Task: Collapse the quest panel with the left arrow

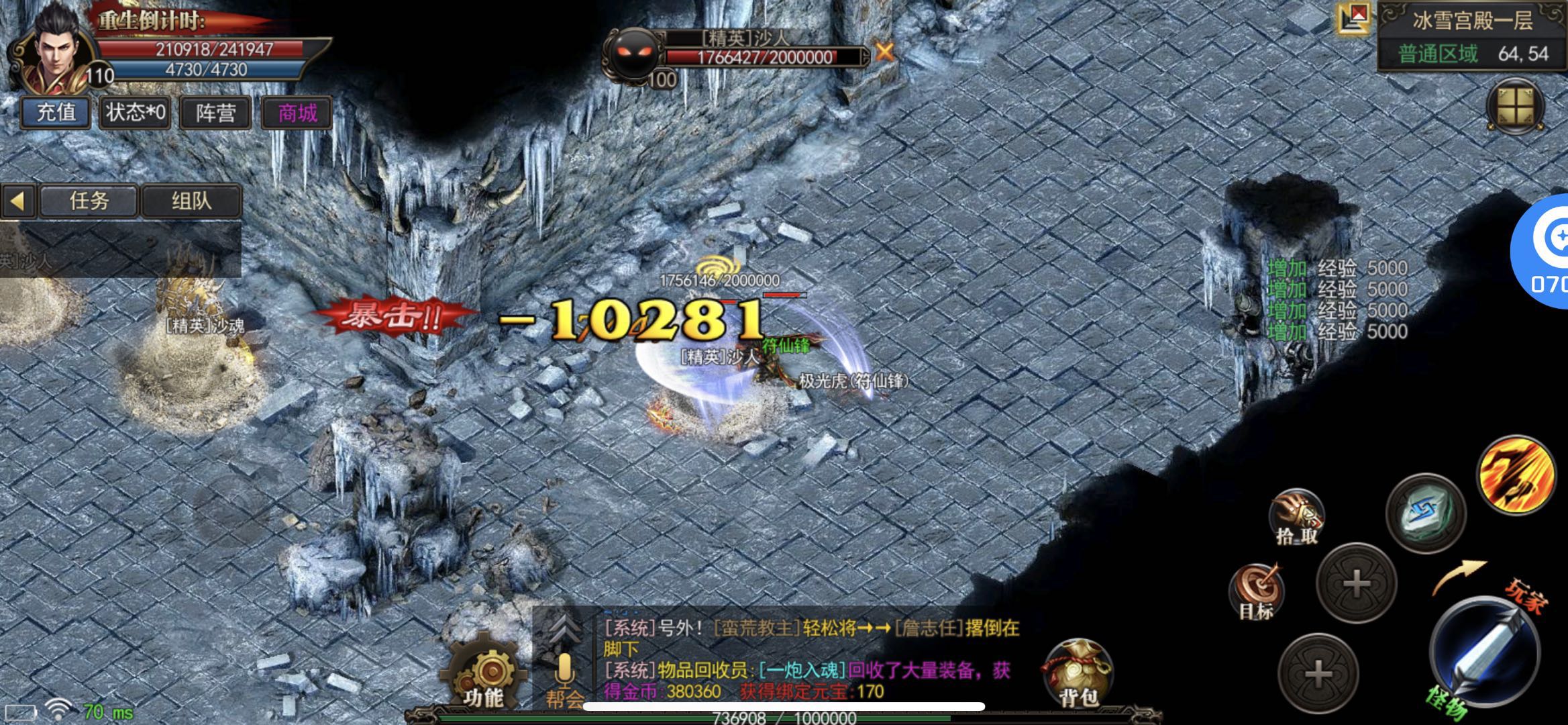Action: [x=18, y=201]
